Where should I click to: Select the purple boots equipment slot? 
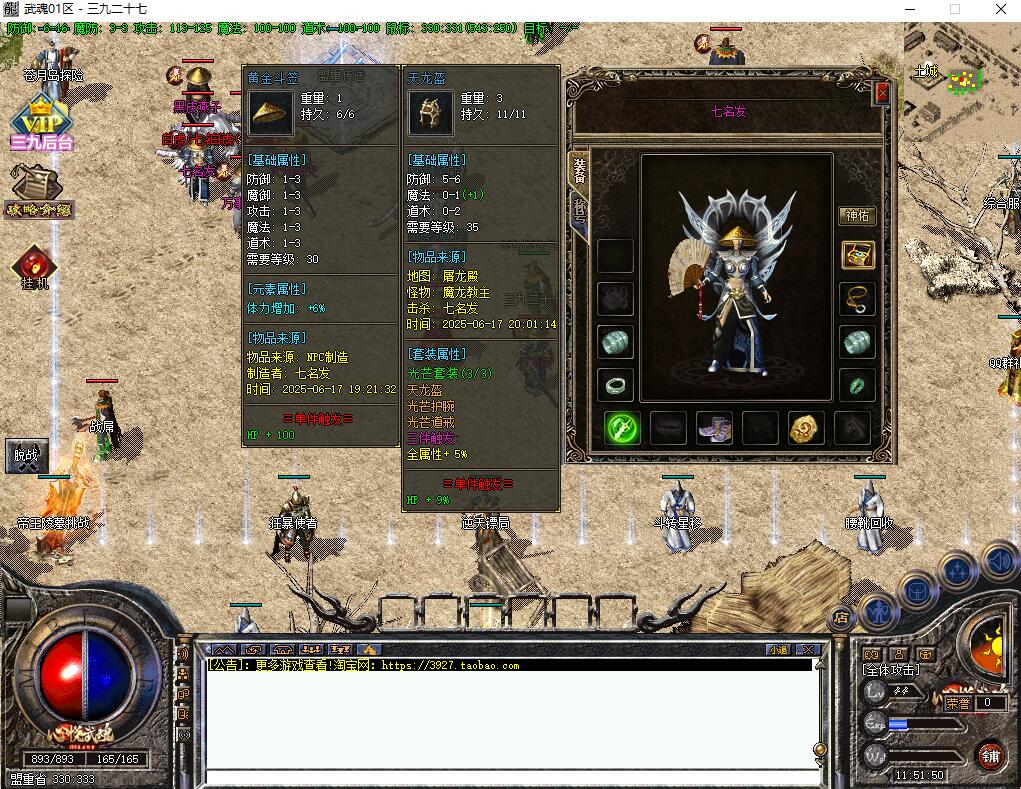tap(714, 428)
